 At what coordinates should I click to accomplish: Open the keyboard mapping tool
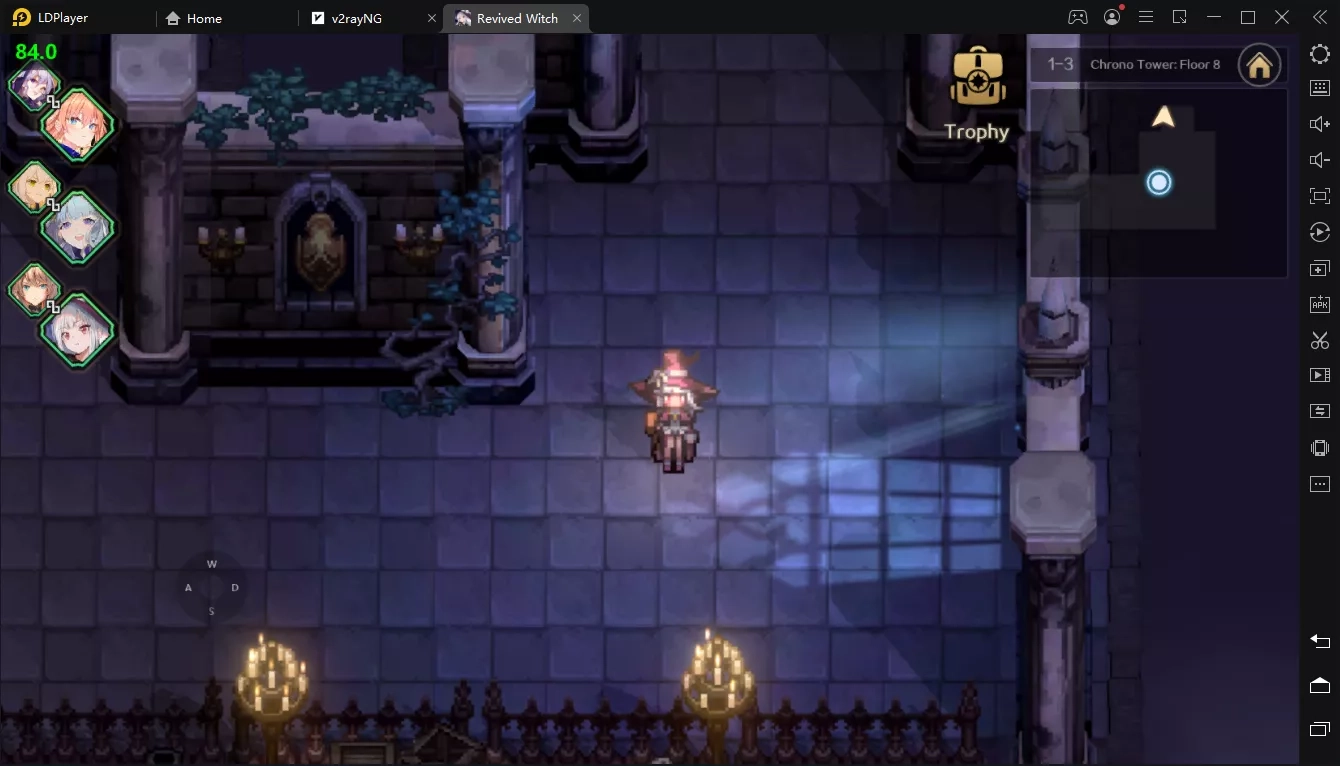(1320, 87)
